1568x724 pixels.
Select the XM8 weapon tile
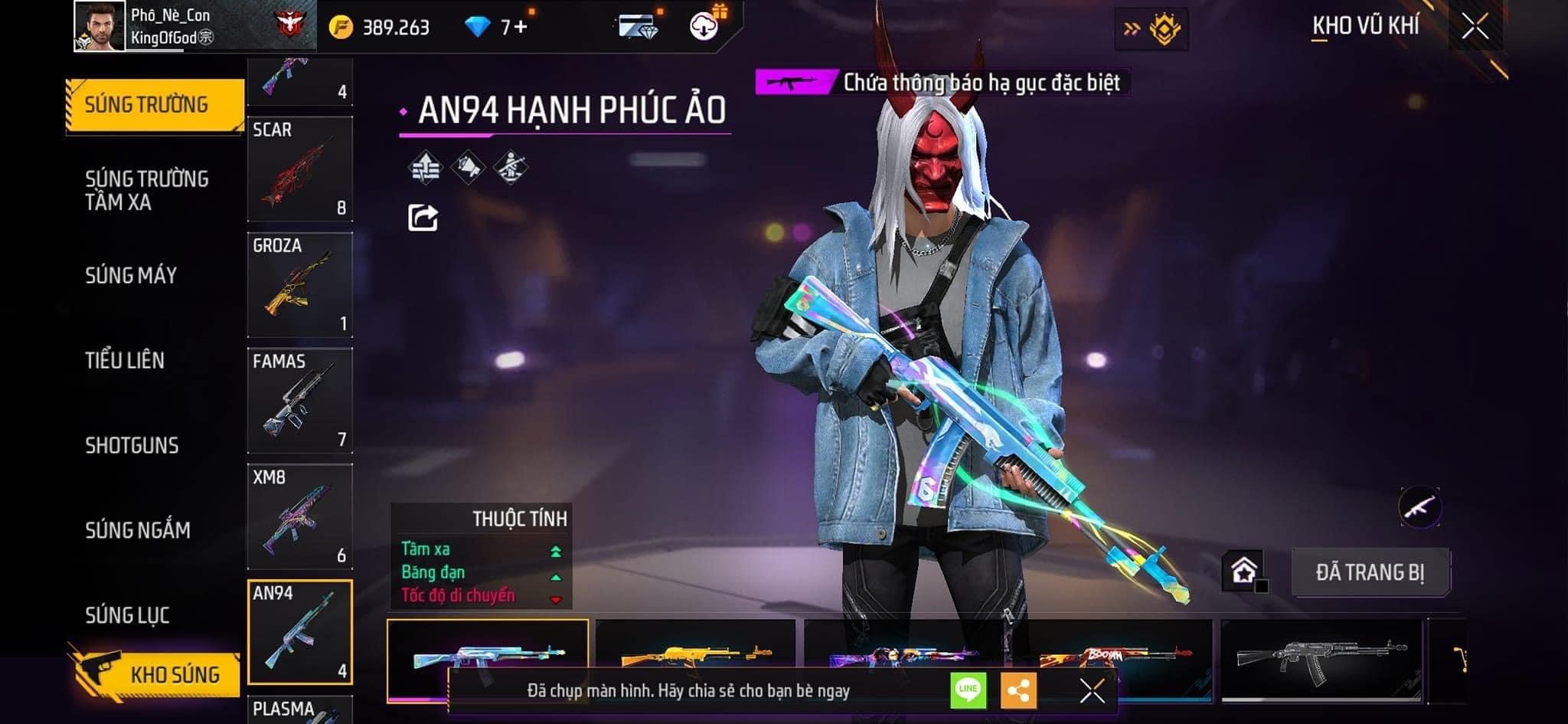click(300, 516)
